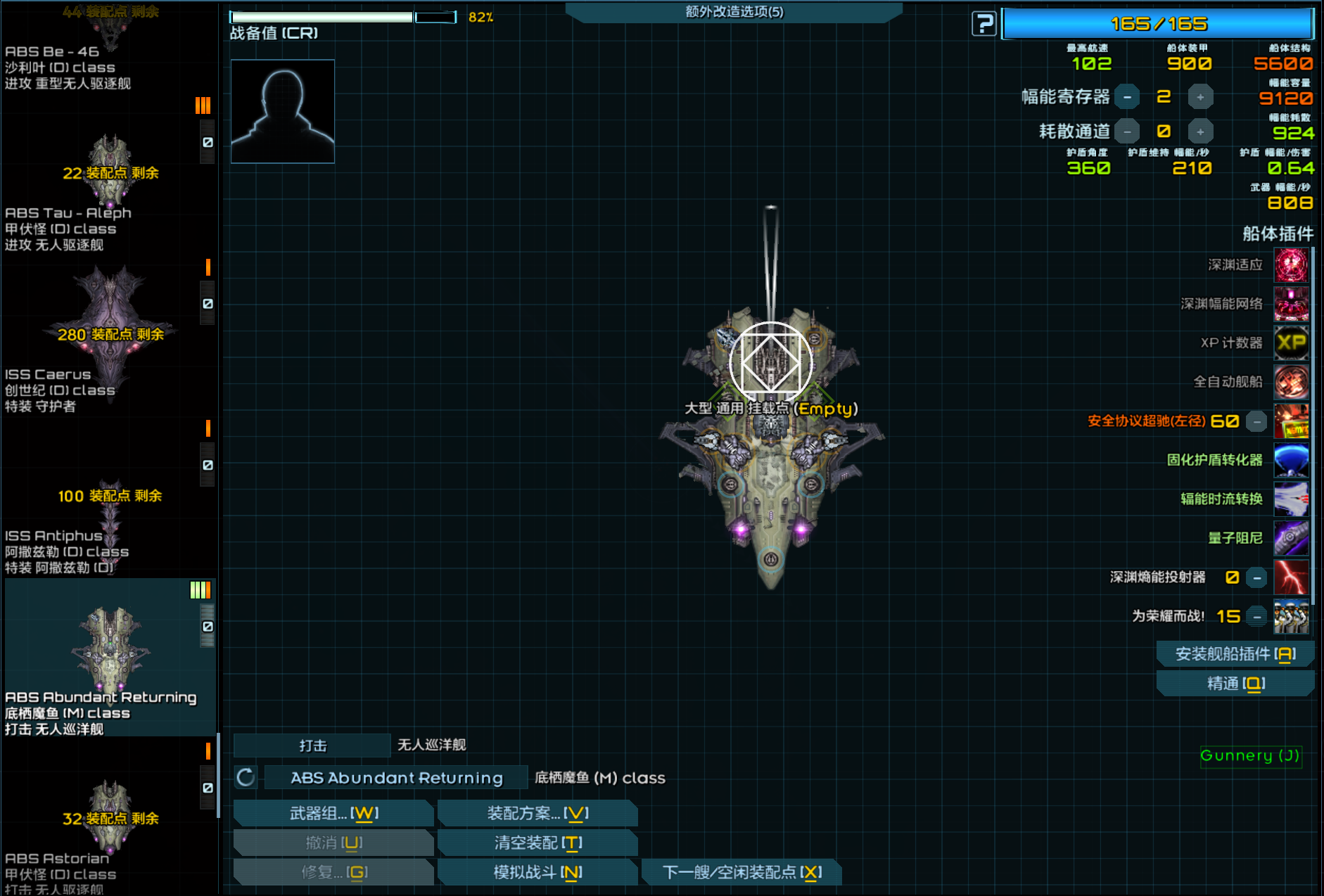The image size is (1324, 896).
Task: Open 安装舰船插件 hullmod installer
Action: pos(1235,654)
